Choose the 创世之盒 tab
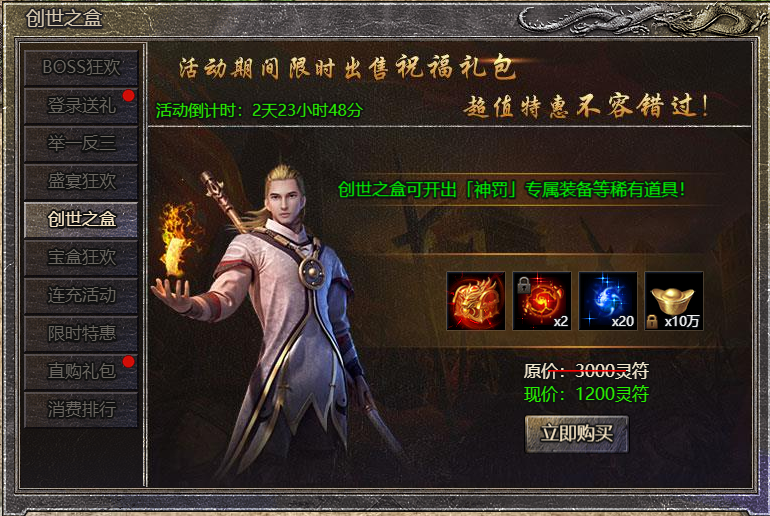The image size is (770, 516). tap(81, 219)
